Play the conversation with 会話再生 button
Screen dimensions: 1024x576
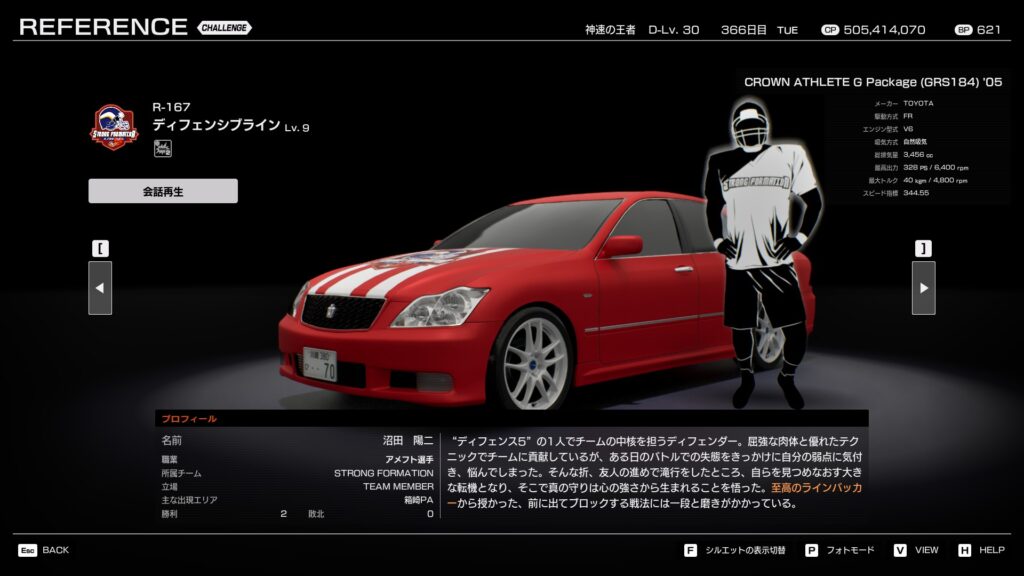[x=163, y=191]
